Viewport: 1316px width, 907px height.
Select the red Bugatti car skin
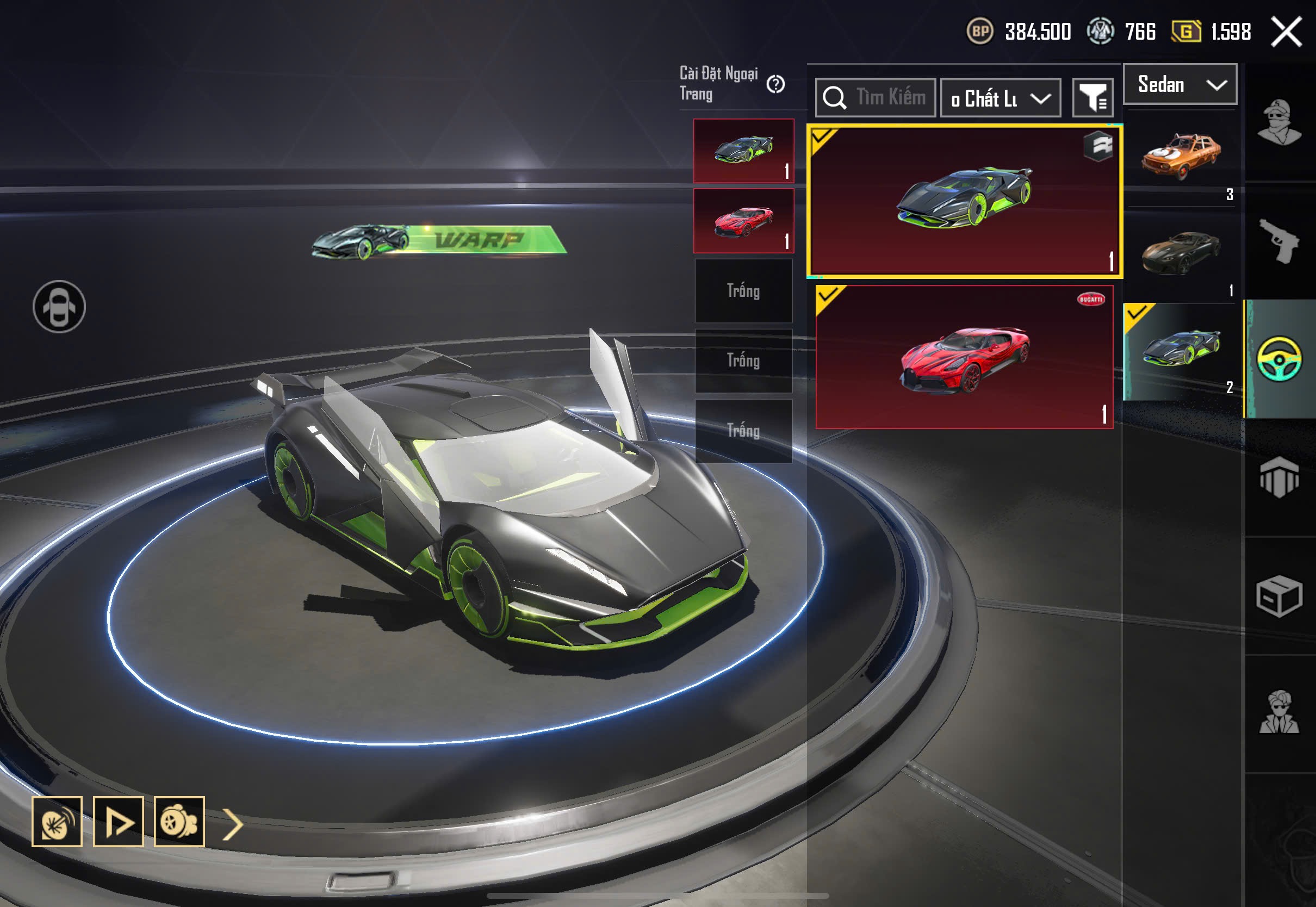tap(964, 357)
